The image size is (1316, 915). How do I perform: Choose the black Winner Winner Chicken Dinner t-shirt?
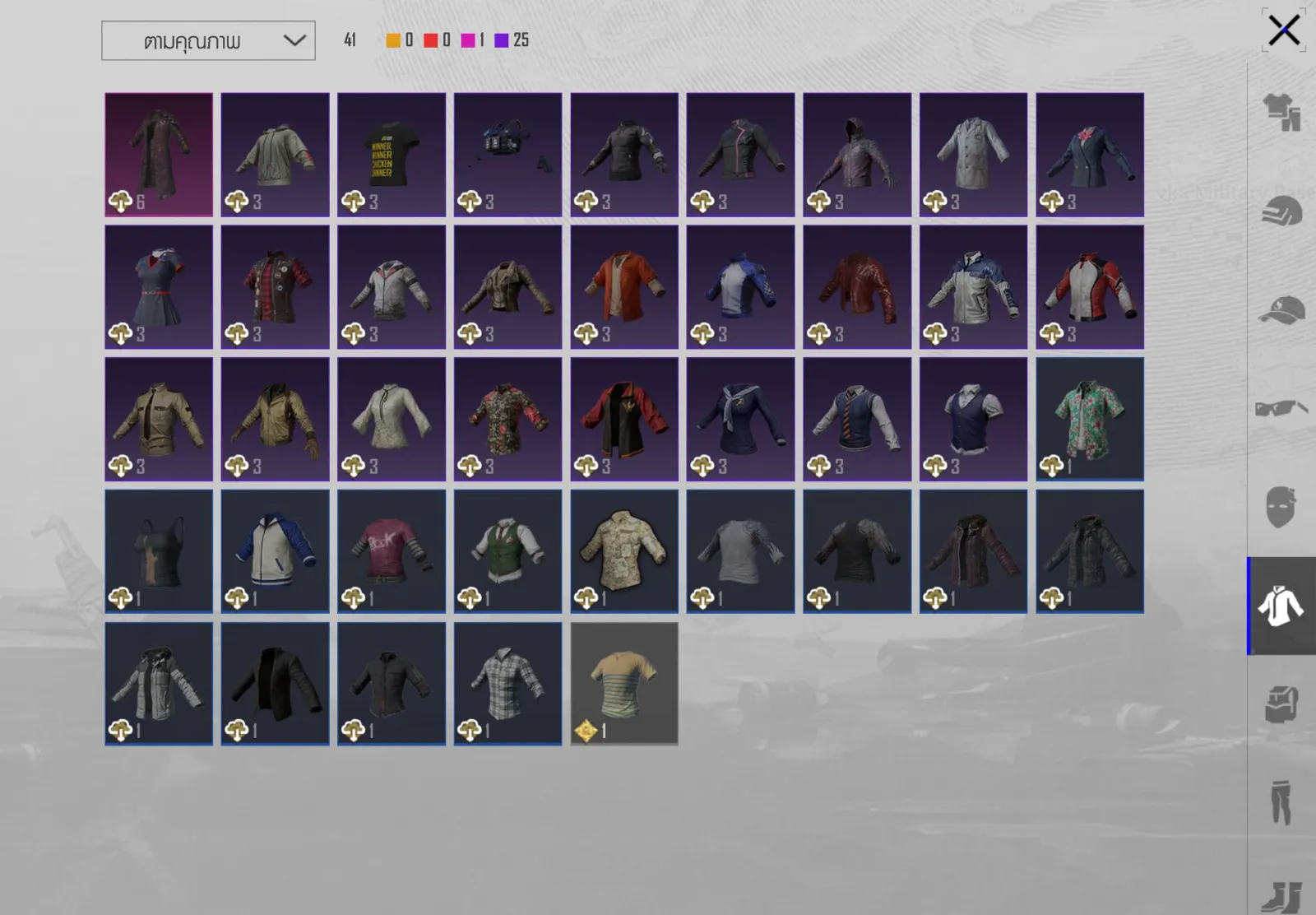pyautogui.click(x=392, y=155)
